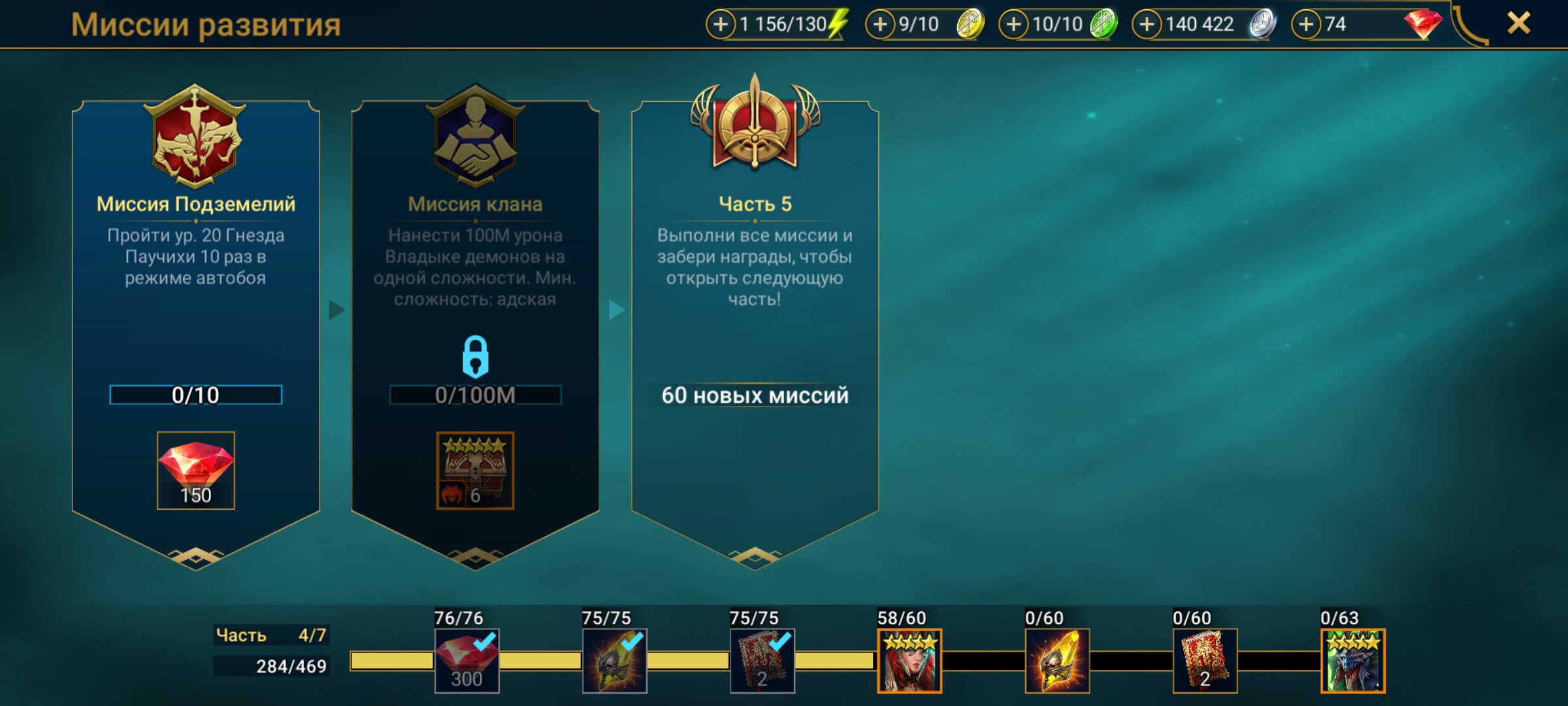View the claimed 75/75 tome milestone
The image size is (1568, 706).
762,661
